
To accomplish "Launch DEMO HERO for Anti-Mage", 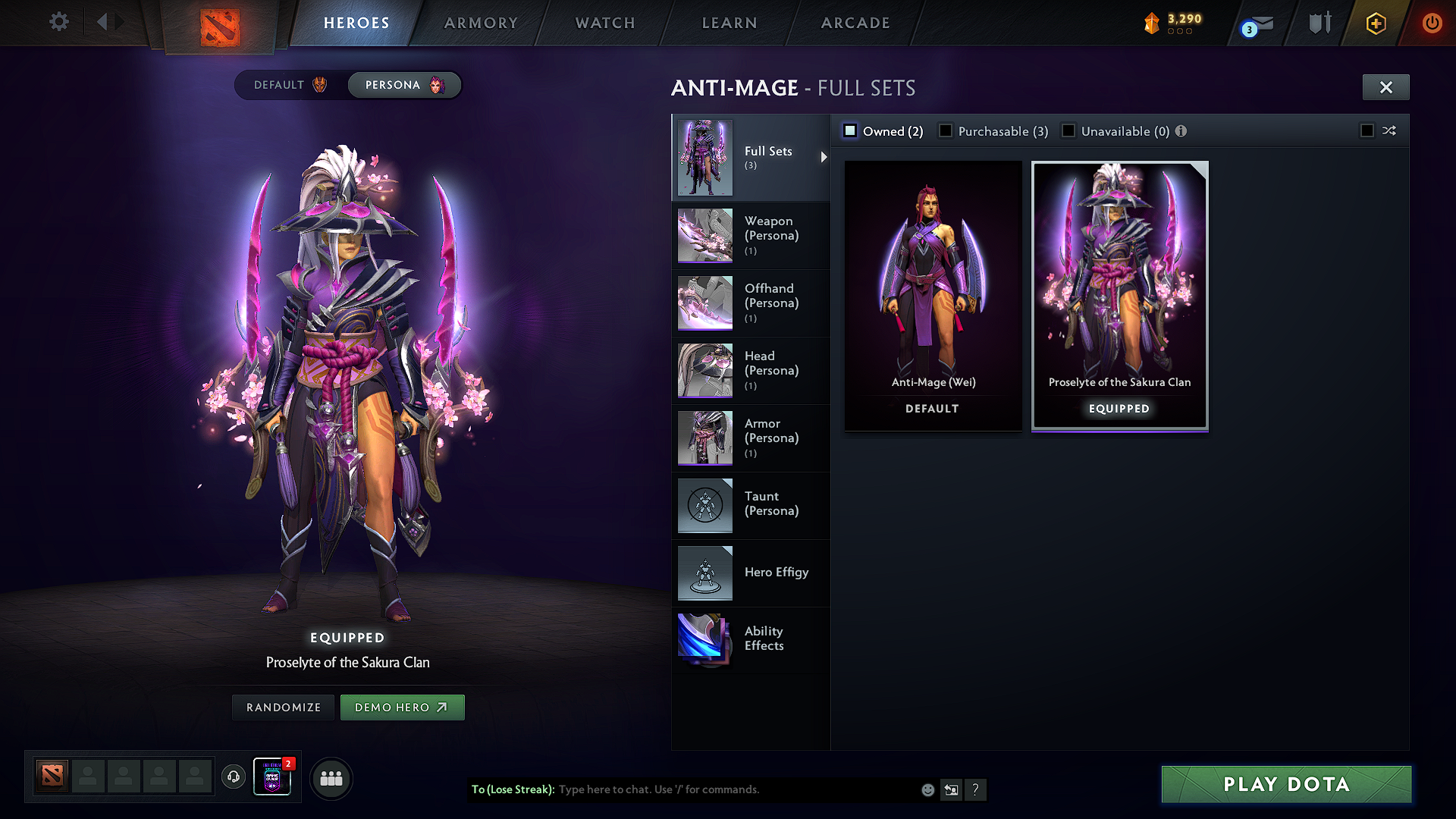I will pos(402,707).
